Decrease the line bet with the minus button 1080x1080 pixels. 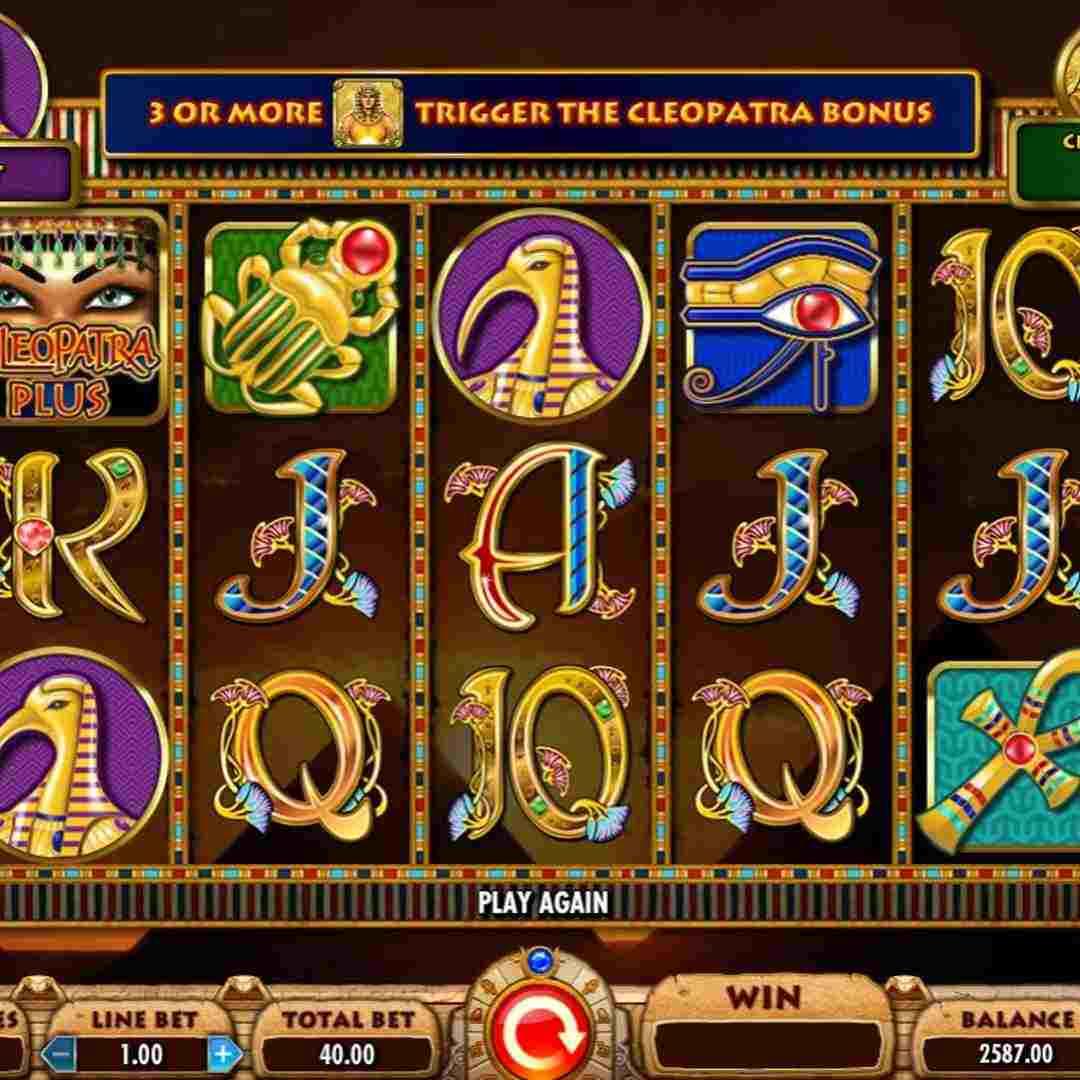[x=59, y=1054]
